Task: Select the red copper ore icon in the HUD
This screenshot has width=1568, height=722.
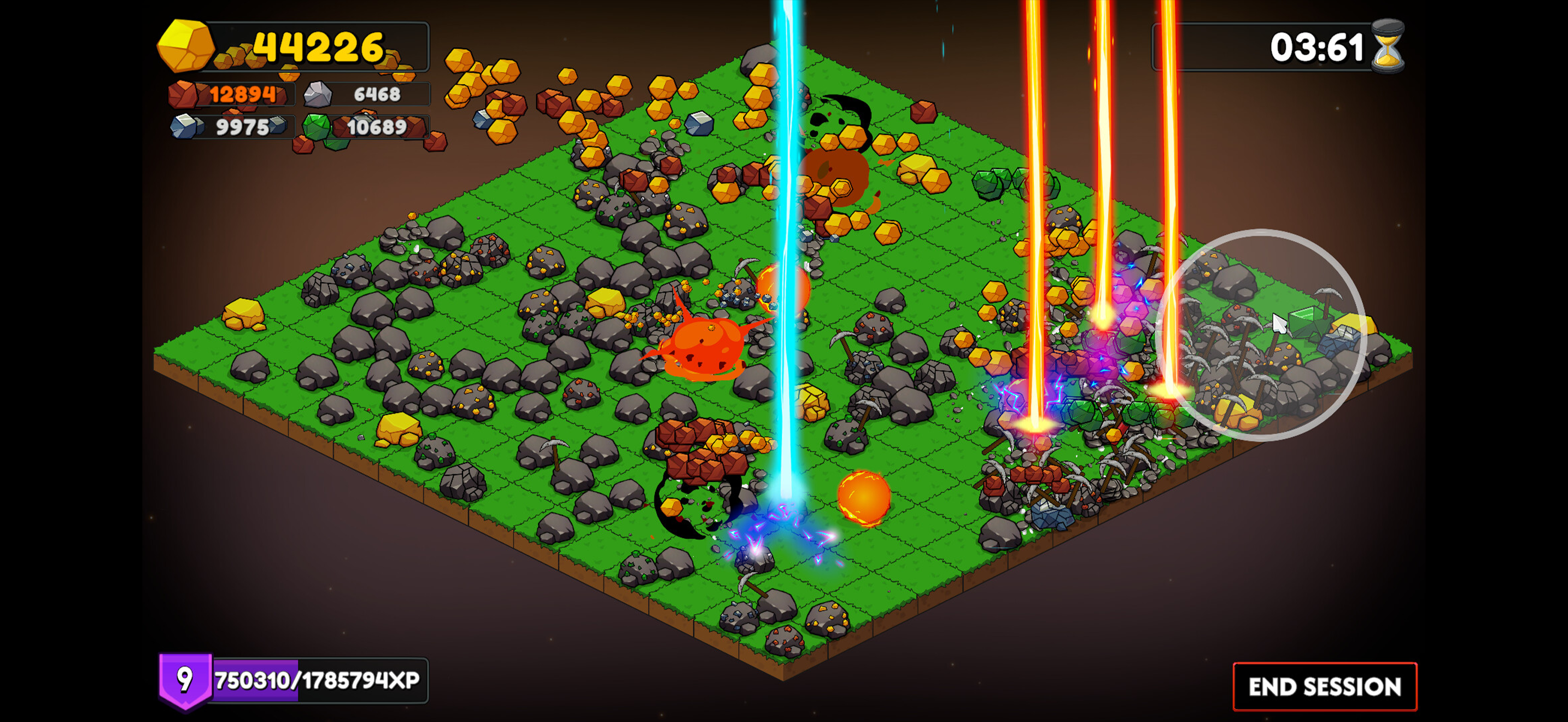Action: pyautogui.click(x=184, y=95)
